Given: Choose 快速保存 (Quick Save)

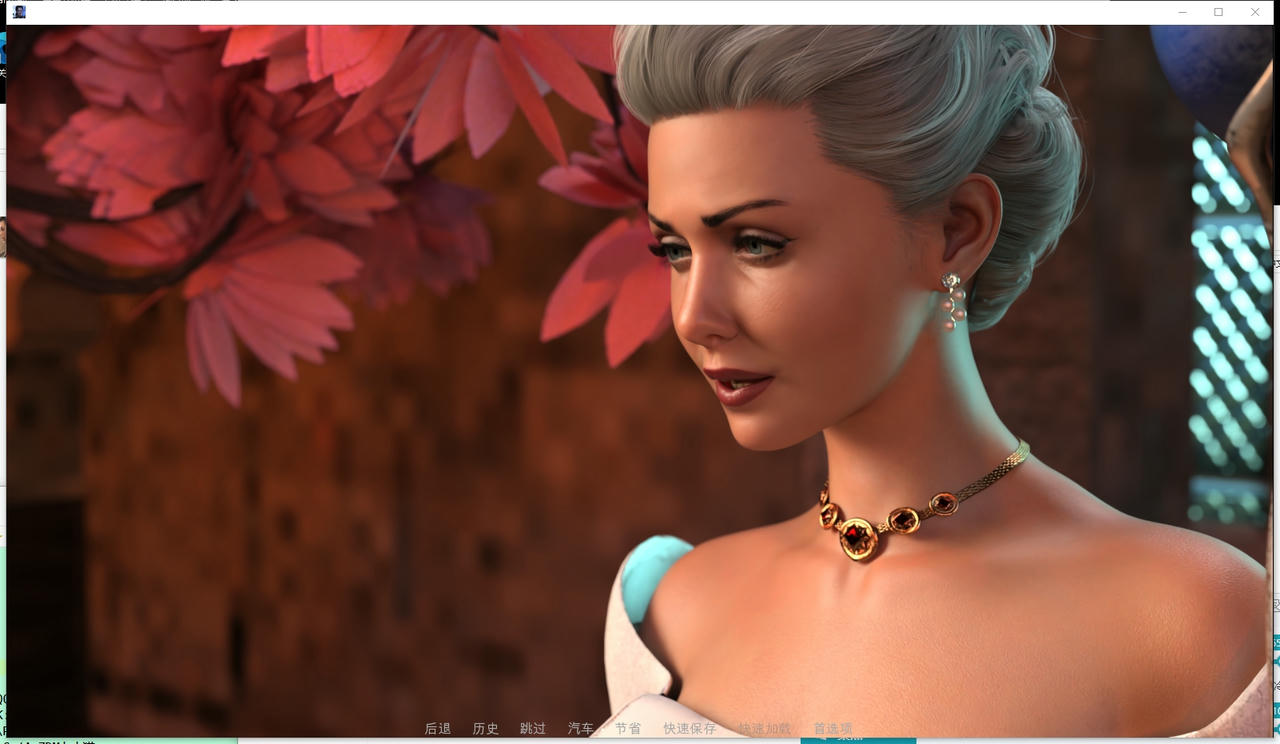Looking at the screenshot, I should [690, 729].
